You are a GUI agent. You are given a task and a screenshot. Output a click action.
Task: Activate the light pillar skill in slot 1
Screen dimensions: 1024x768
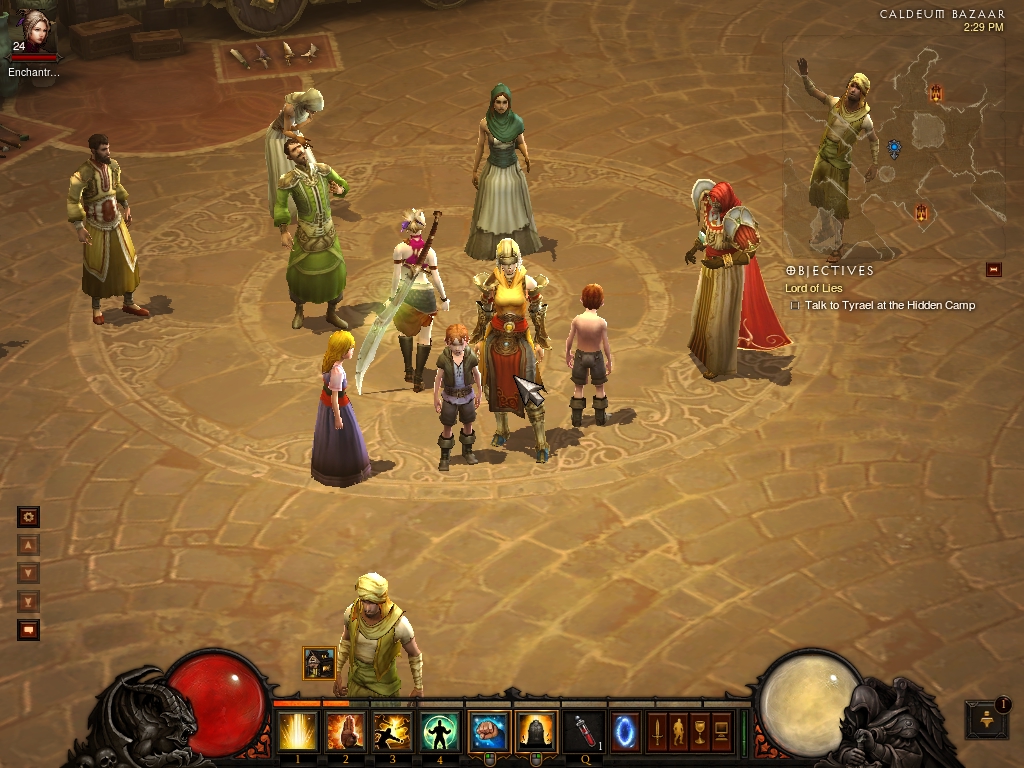click(298, 732)
